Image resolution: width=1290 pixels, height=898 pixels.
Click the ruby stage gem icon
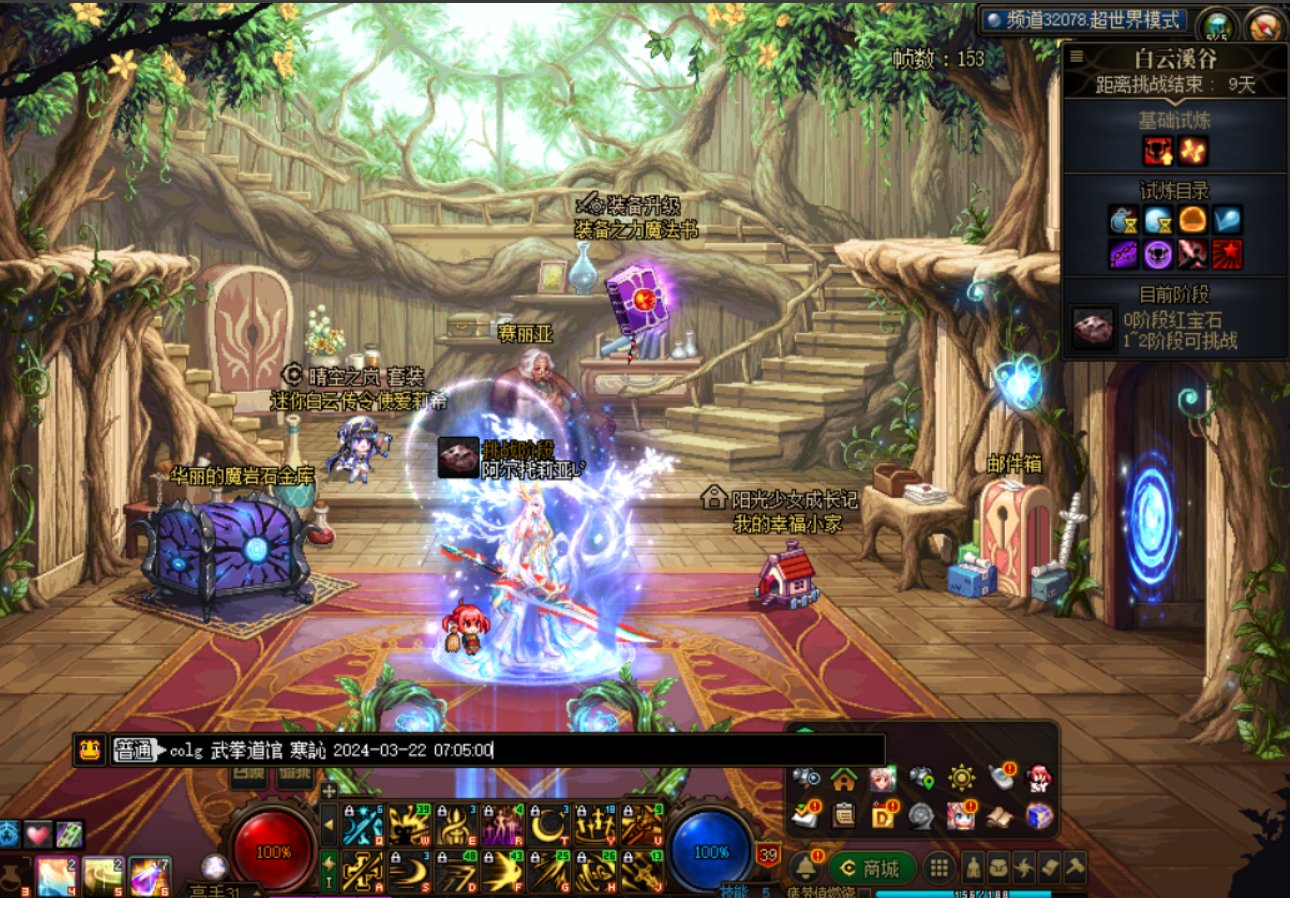point(1091,327)
